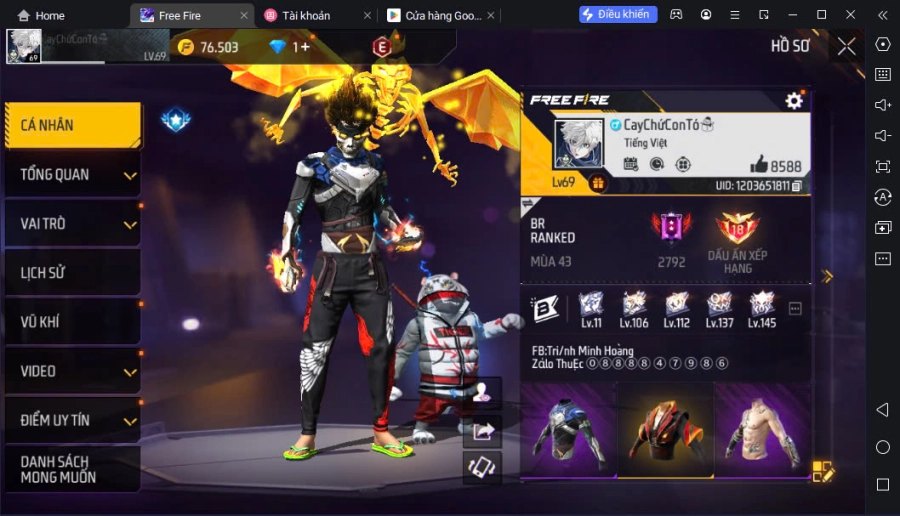
Task: Go to the next profile page arrow
Action: [x=827, y=276]
